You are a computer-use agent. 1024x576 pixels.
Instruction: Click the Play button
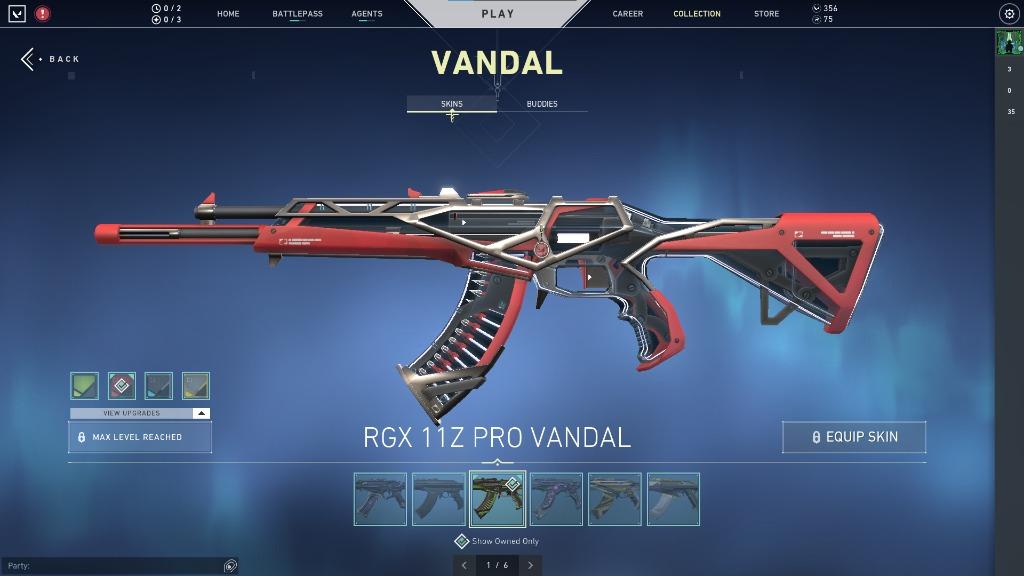497,14
